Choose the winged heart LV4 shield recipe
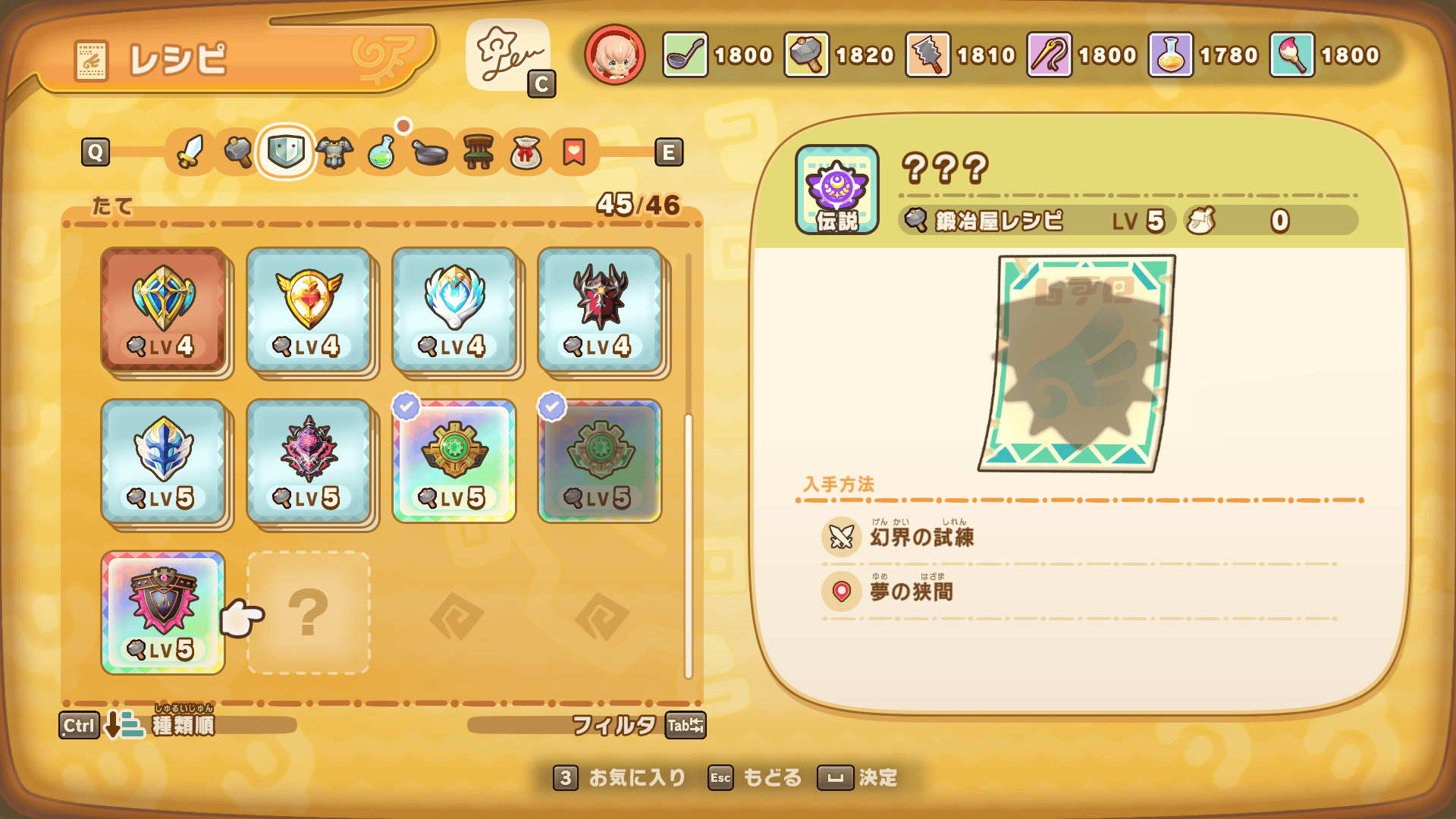The width and height of the screenshot is (1456, 819). [x=309, y=309]
